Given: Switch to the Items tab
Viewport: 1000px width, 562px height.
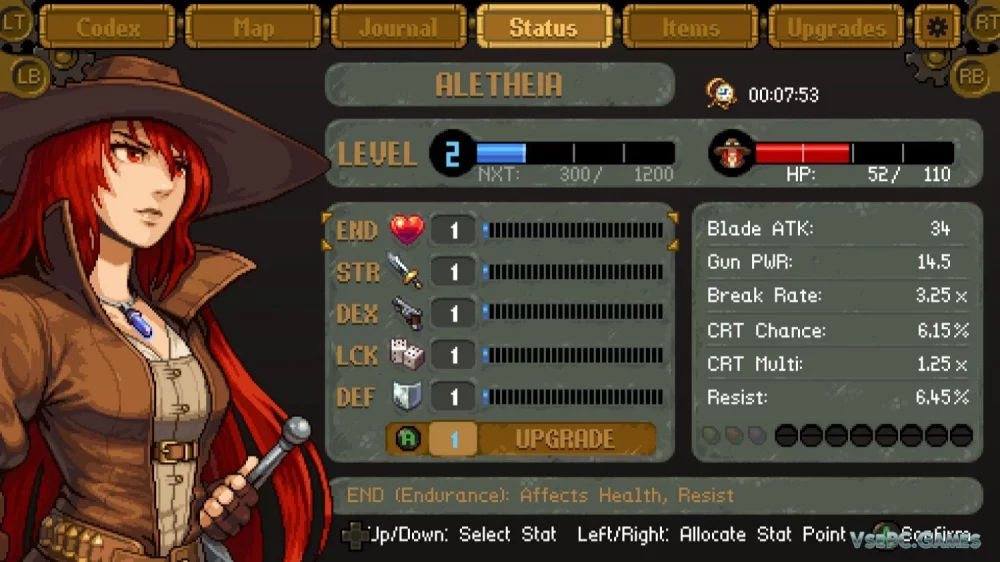Looking at the screenshot, I should point(690,27).
